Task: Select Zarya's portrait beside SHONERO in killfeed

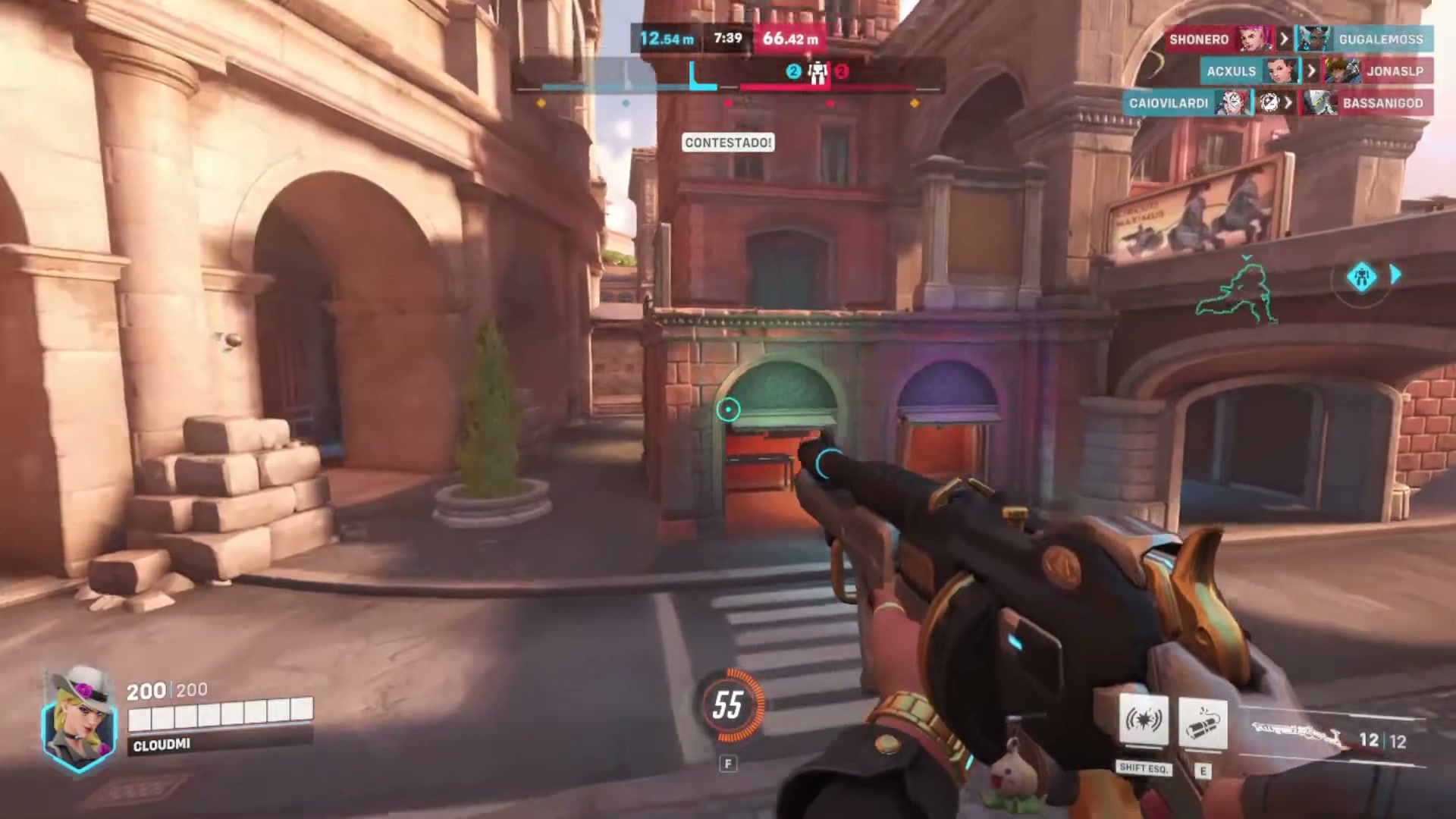Action: coord(1255,39)
